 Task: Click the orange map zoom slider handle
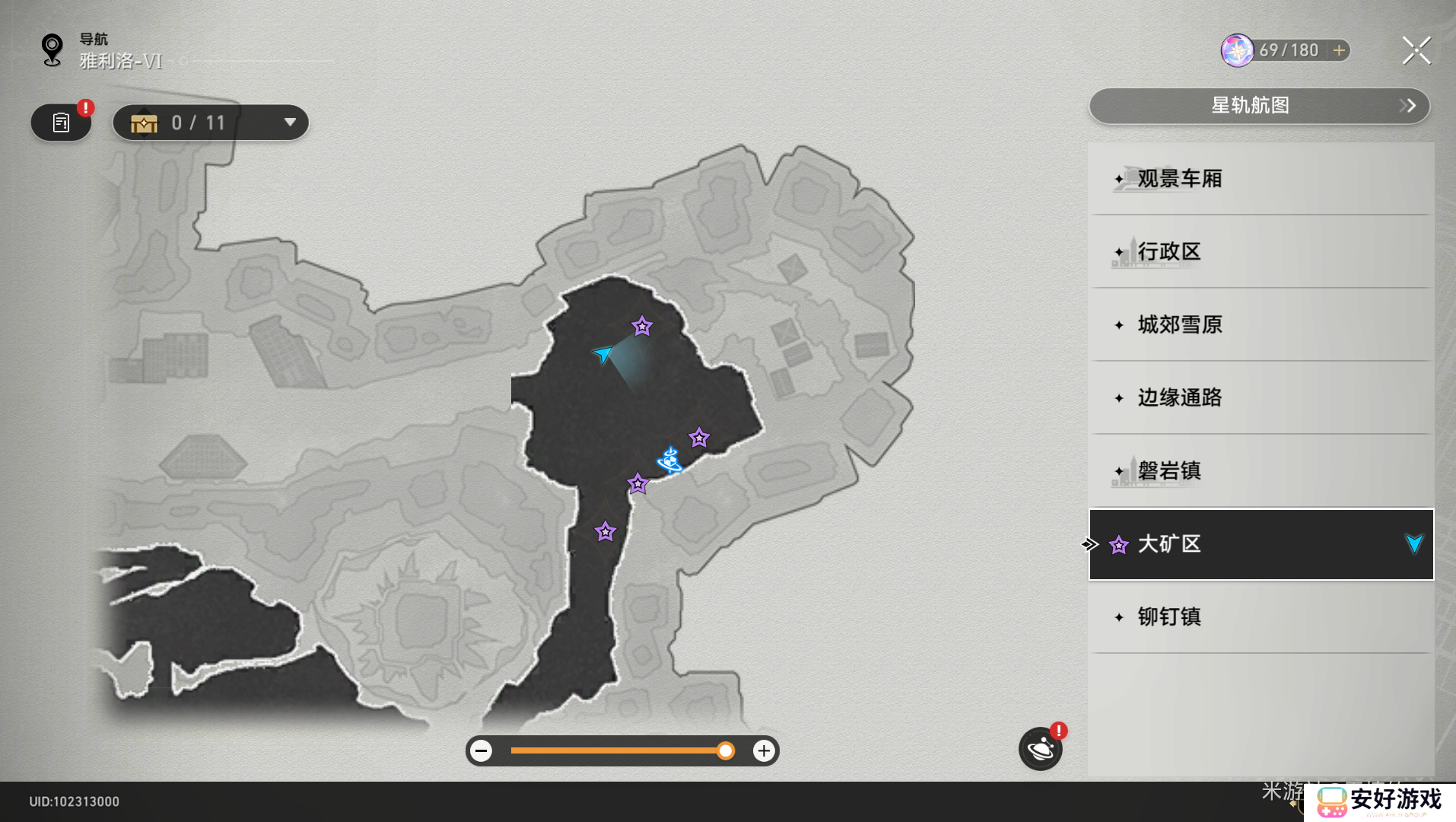click(726, 751)
